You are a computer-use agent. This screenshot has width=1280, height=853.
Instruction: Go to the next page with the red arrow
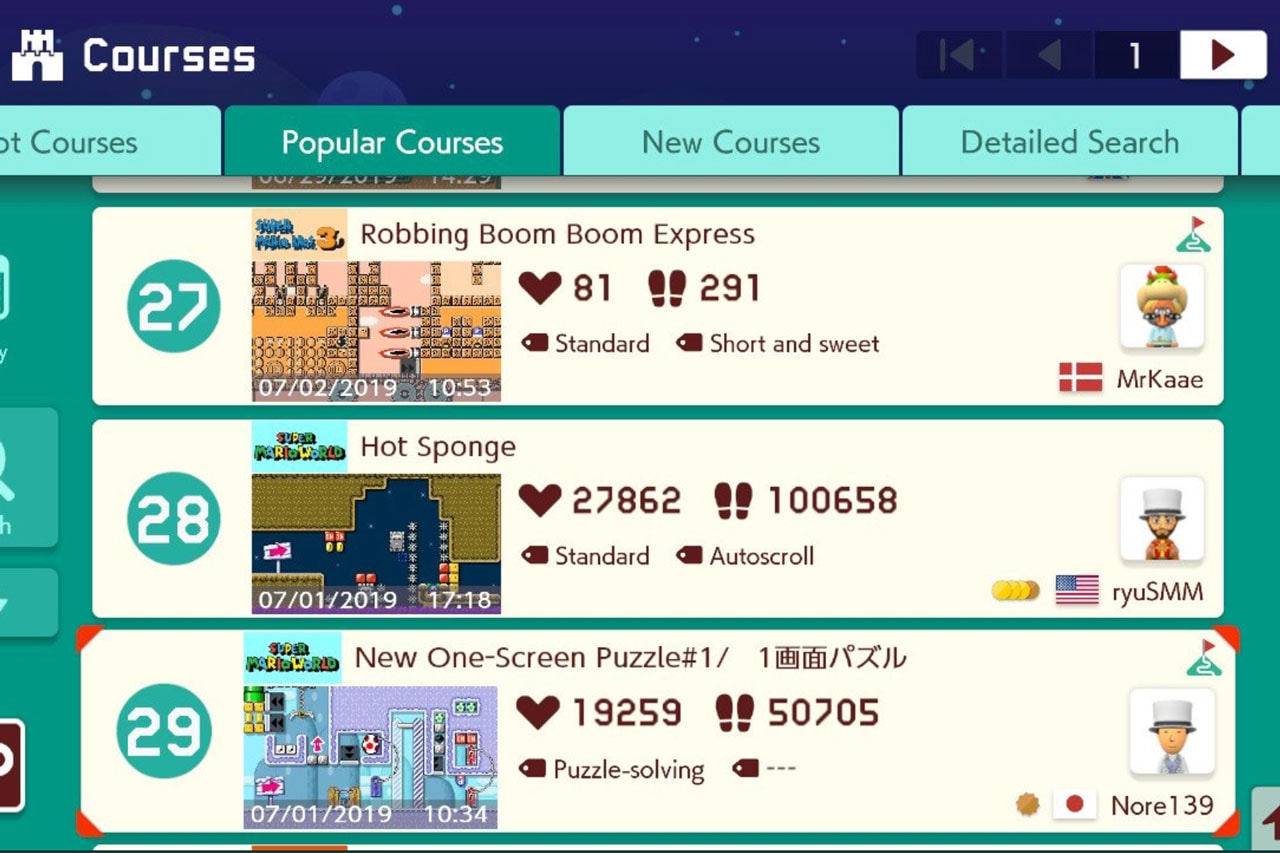1222,55
